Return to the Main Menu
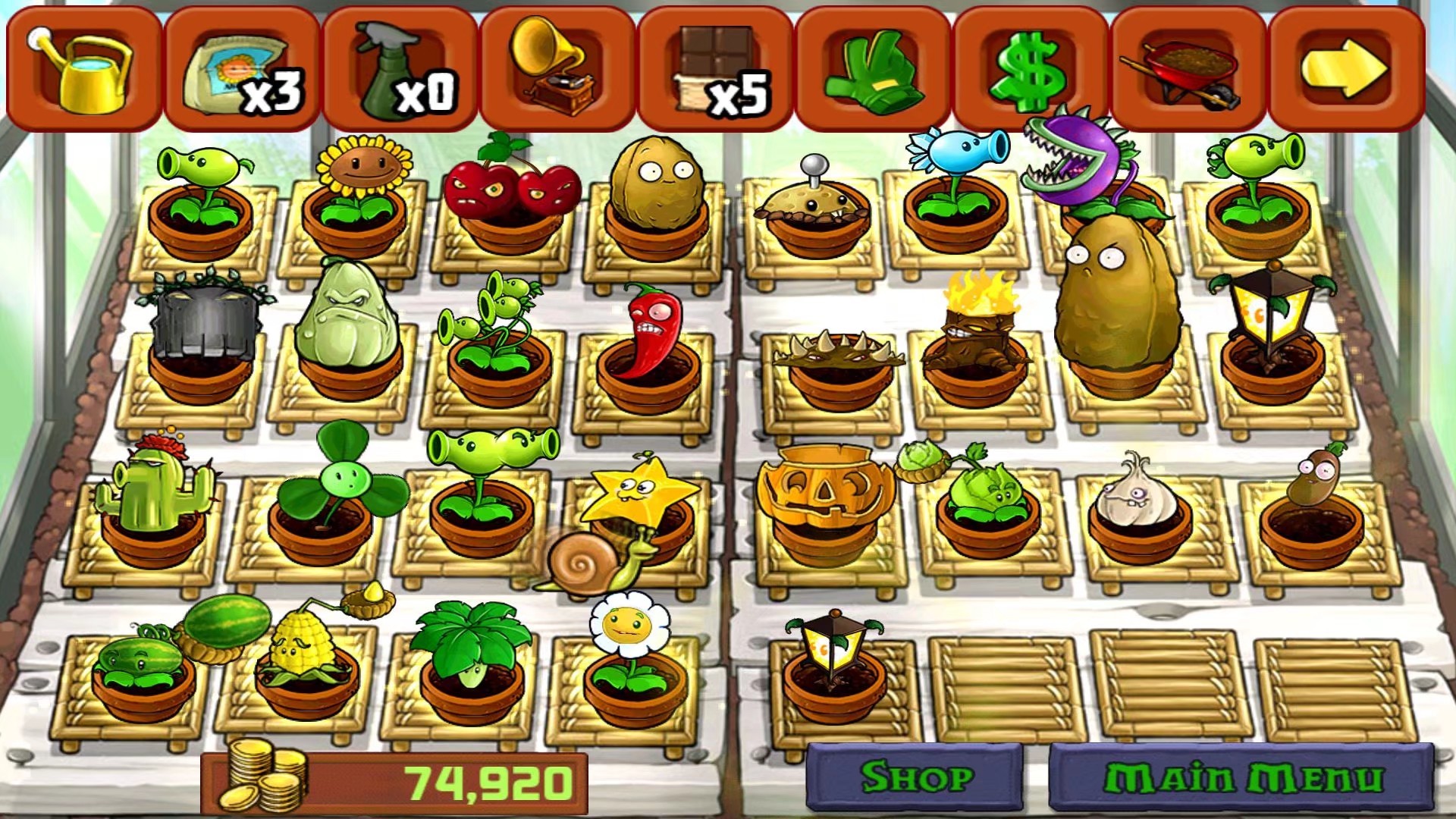This screenshot has width=1456, height=819. (x=1242, y=778)
